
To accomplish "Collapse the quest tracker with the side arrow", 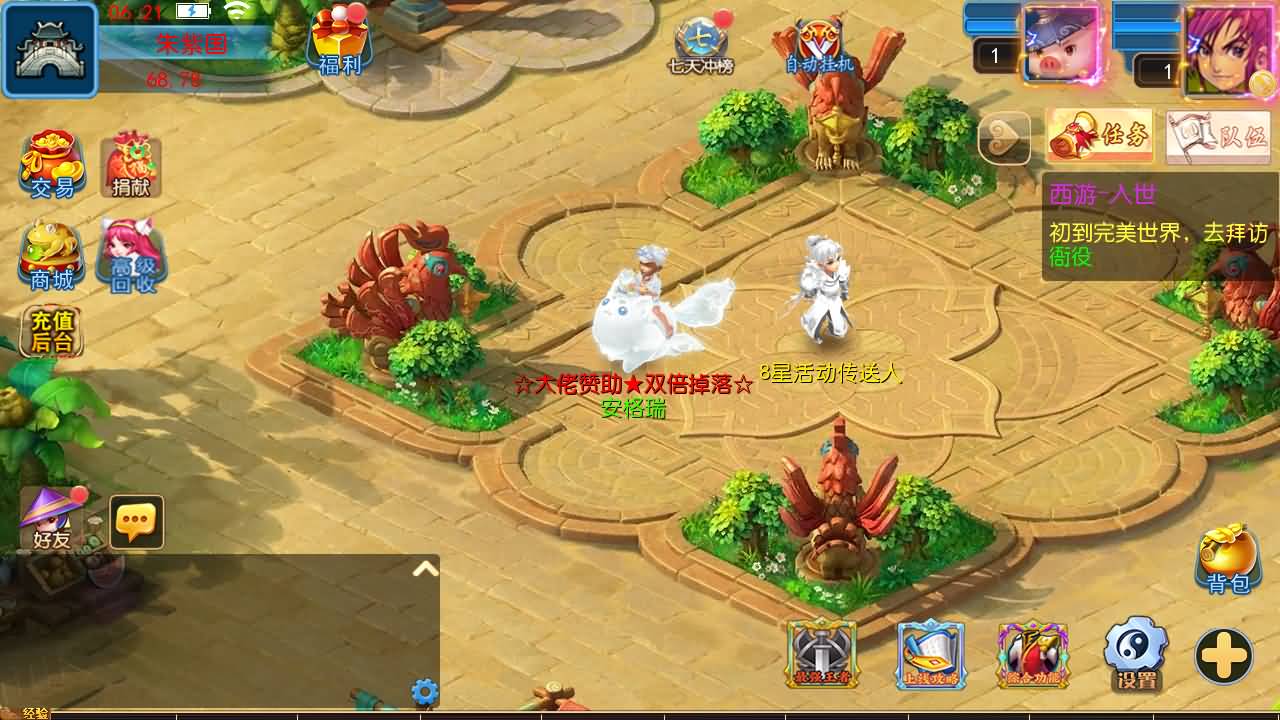I will click(x=1005, y=138).
